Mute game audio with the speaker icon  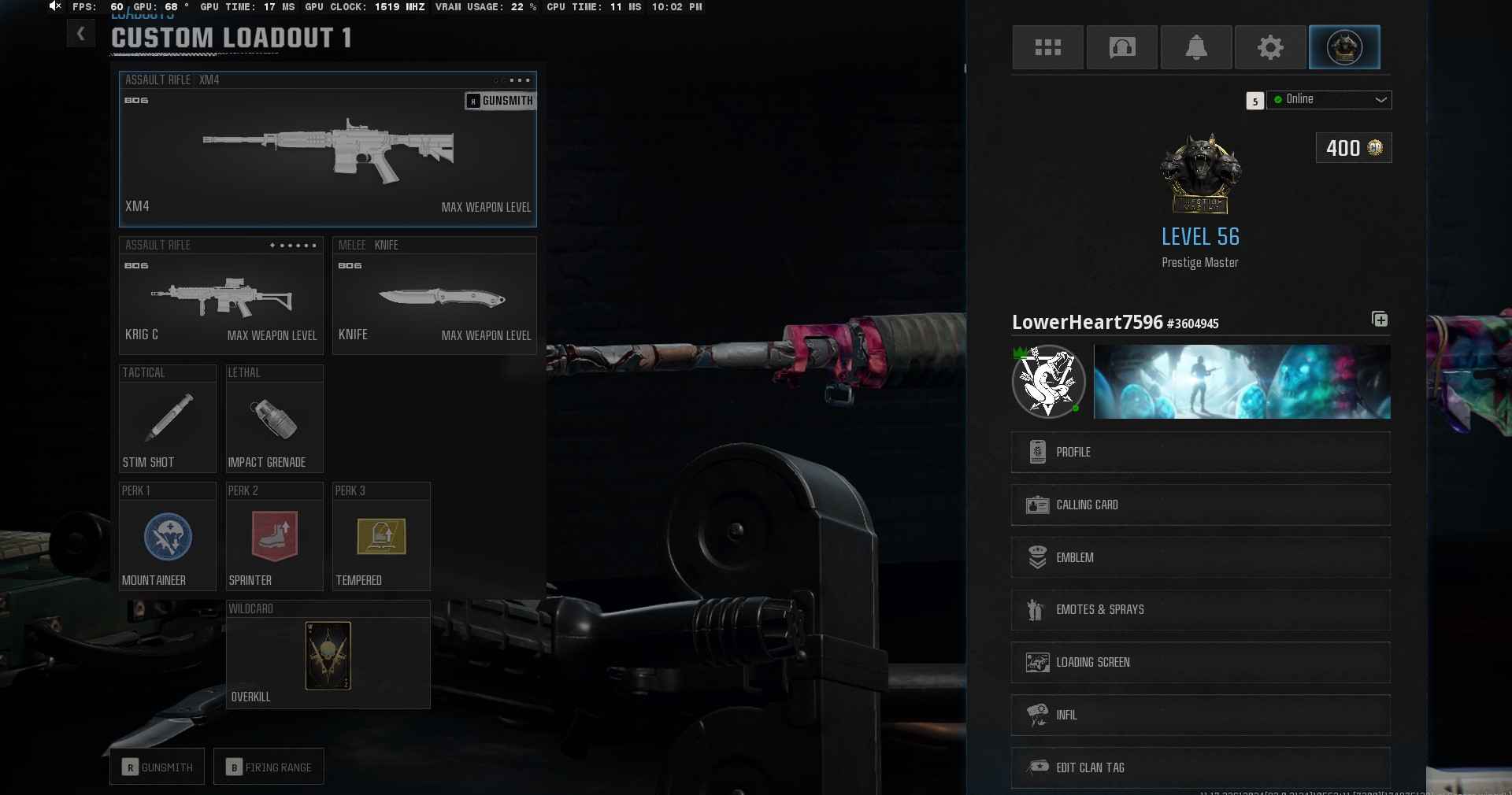click(x=54, y=7)
